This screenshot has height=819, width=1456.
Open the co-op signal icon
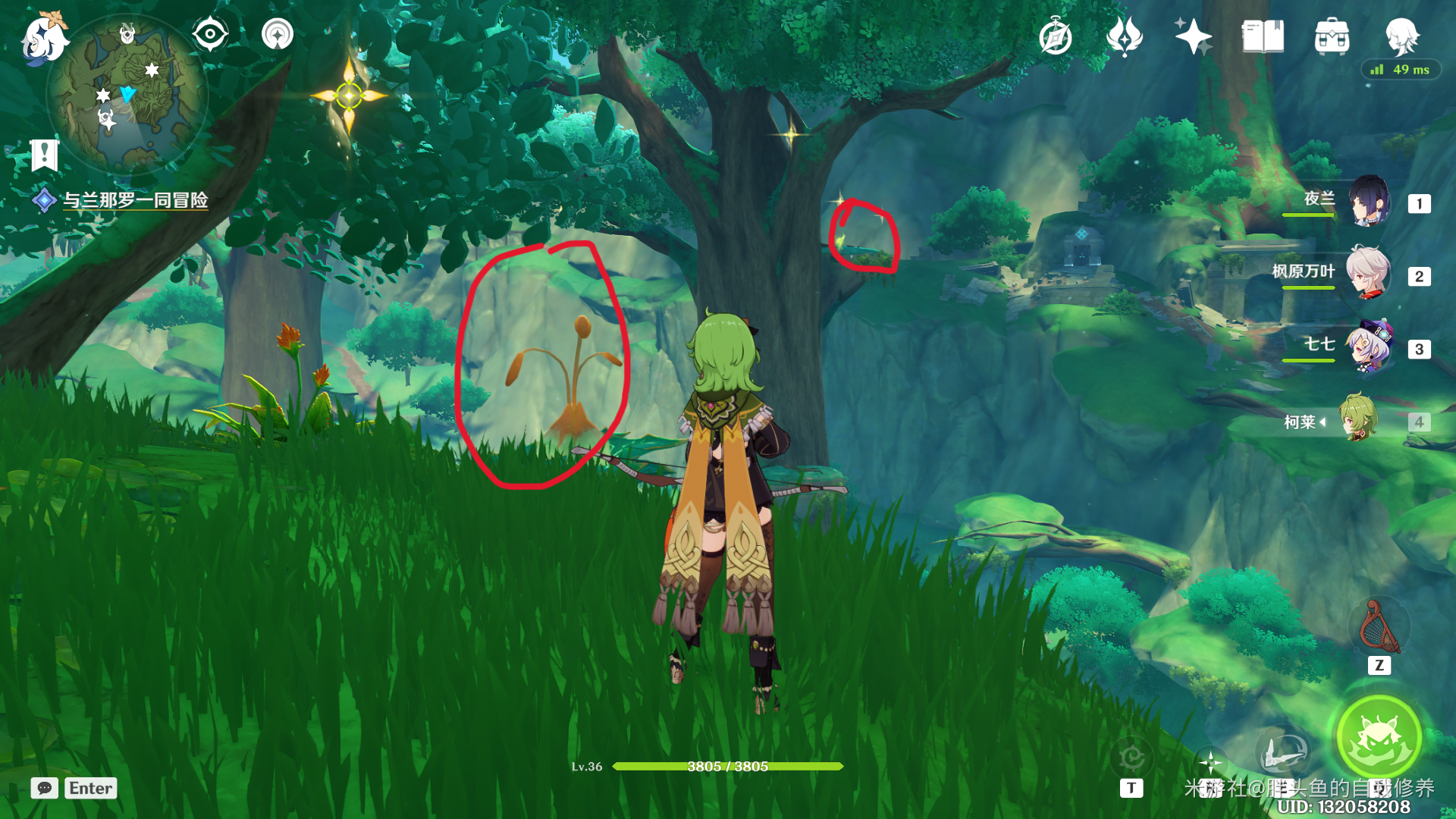pyautogui.click(x=278, y=35)
